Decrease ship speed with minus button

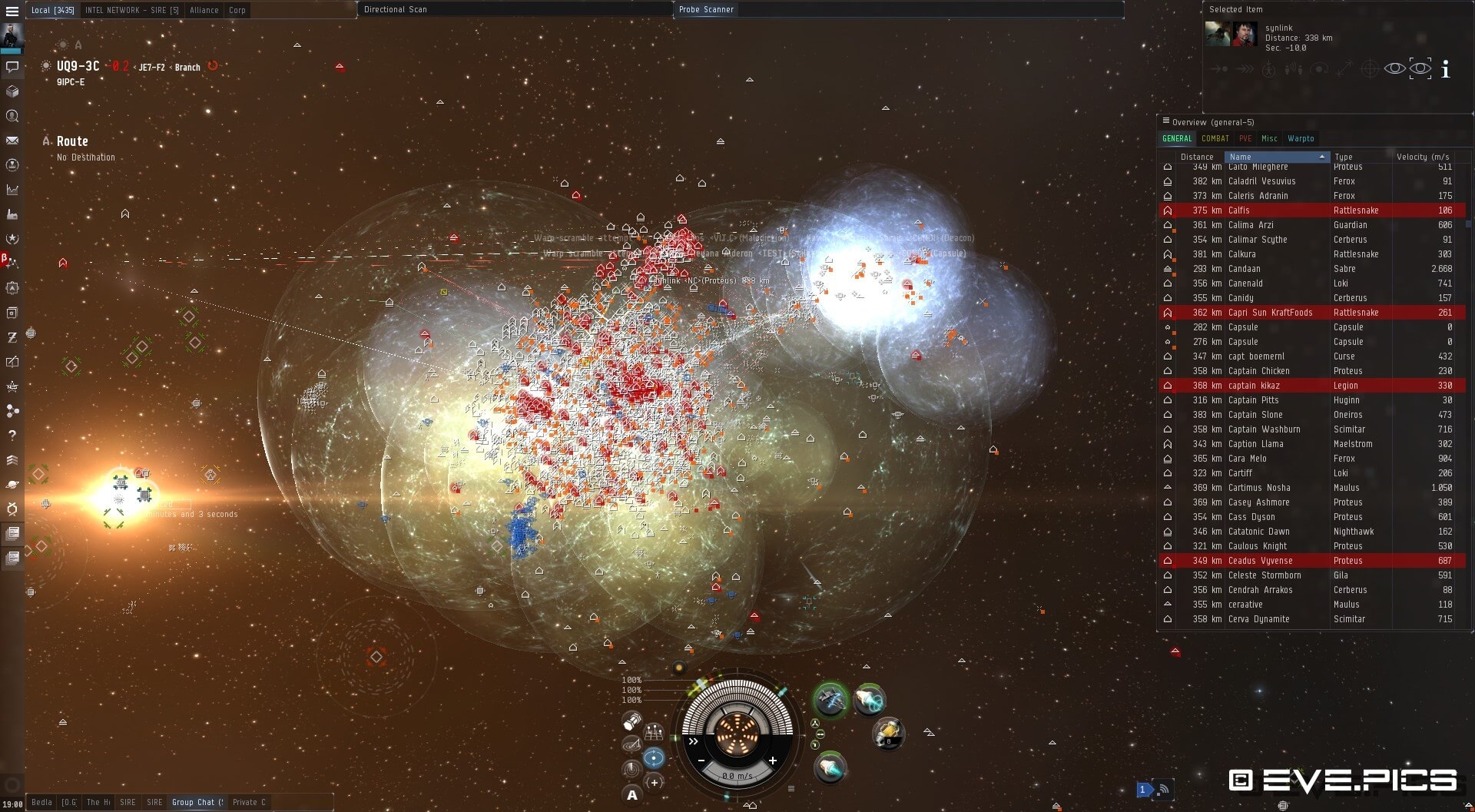(x=701, y=761)
